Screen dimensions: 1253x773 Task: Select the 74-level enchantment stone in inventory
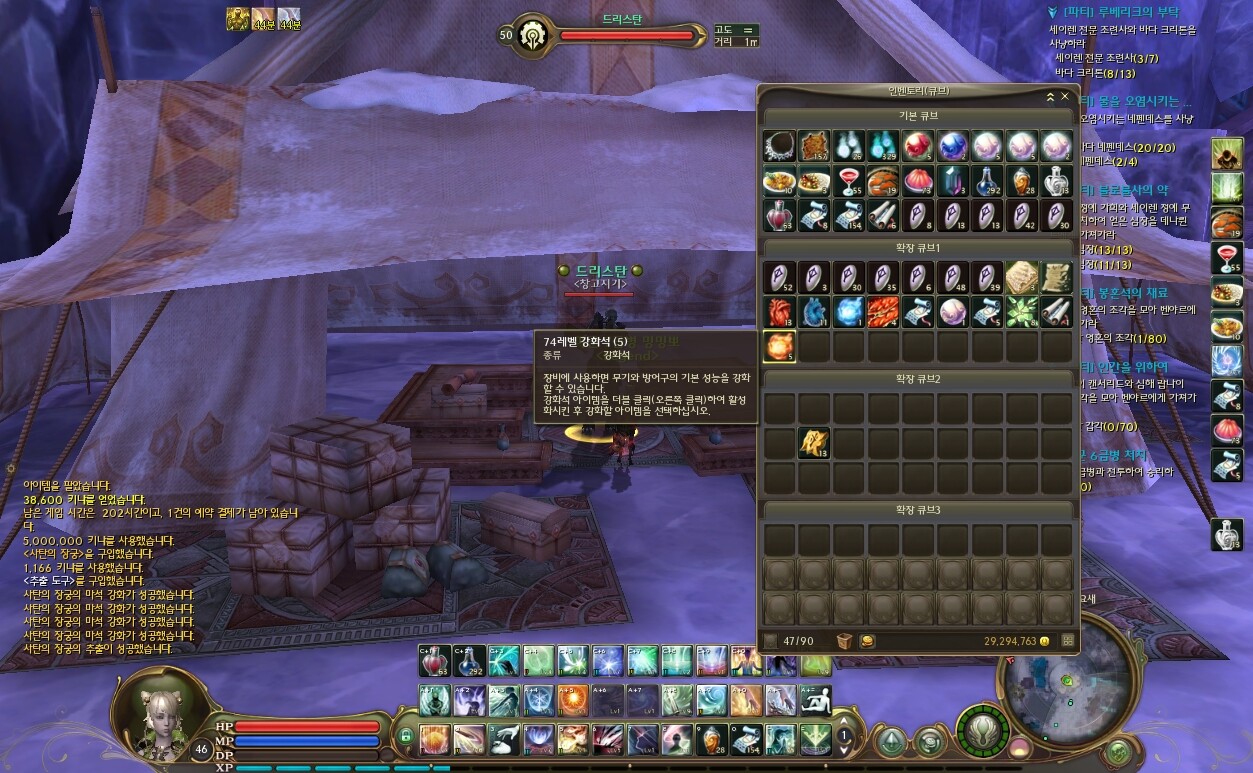[x=779, y=346]
